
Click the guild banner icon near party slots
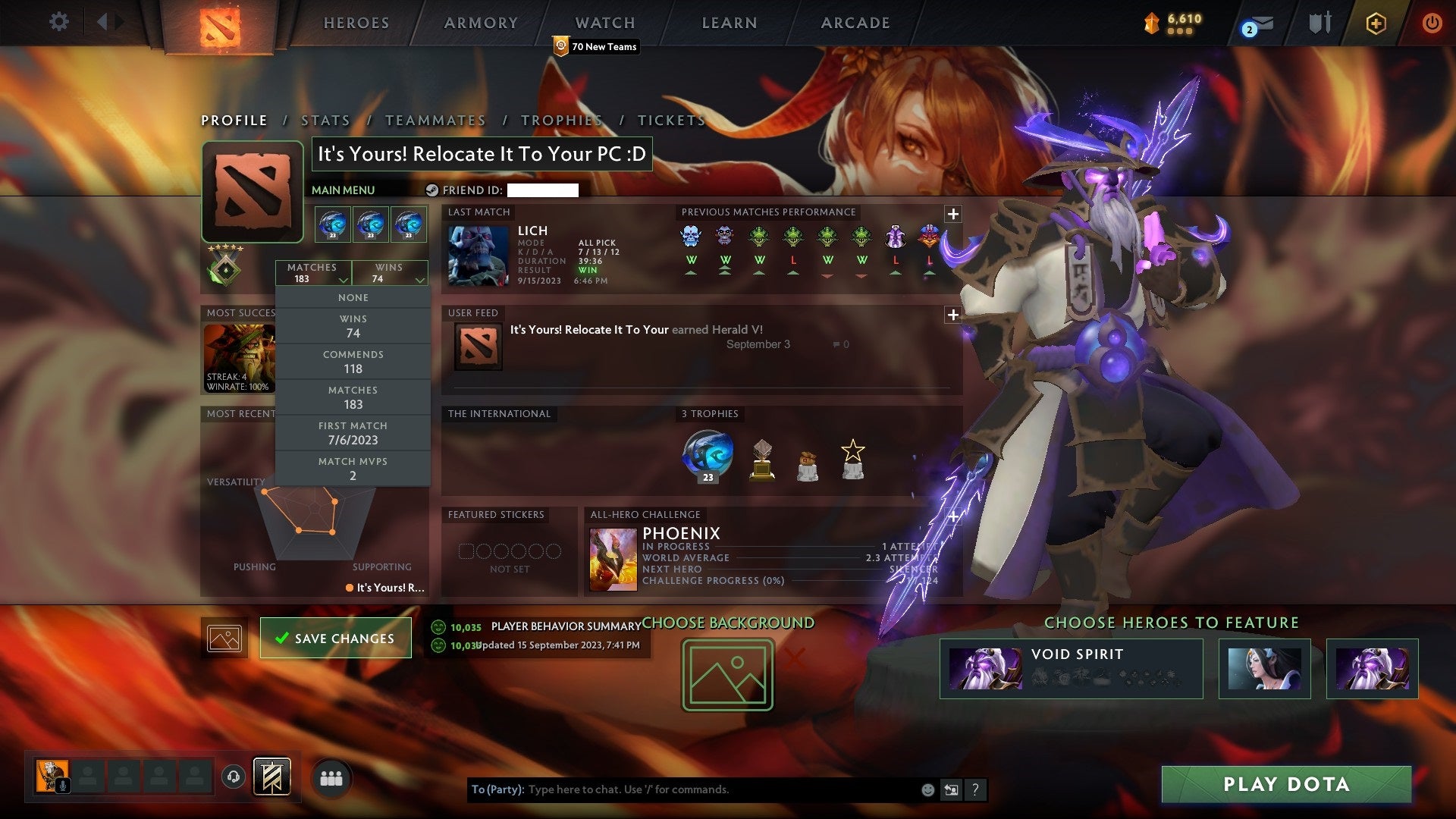271,777
